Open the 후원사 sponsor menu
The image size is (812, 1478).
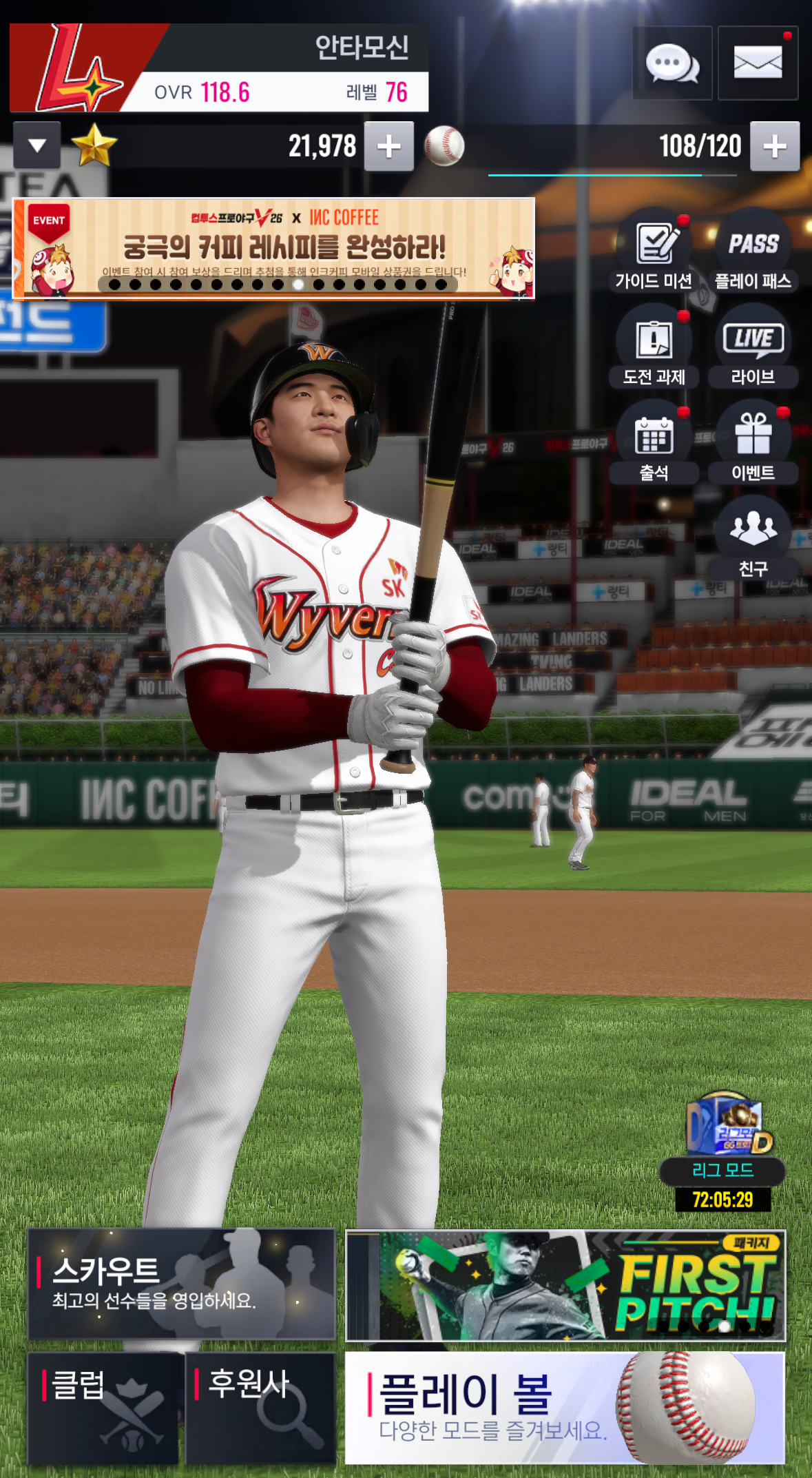(x=260, y=1408)
